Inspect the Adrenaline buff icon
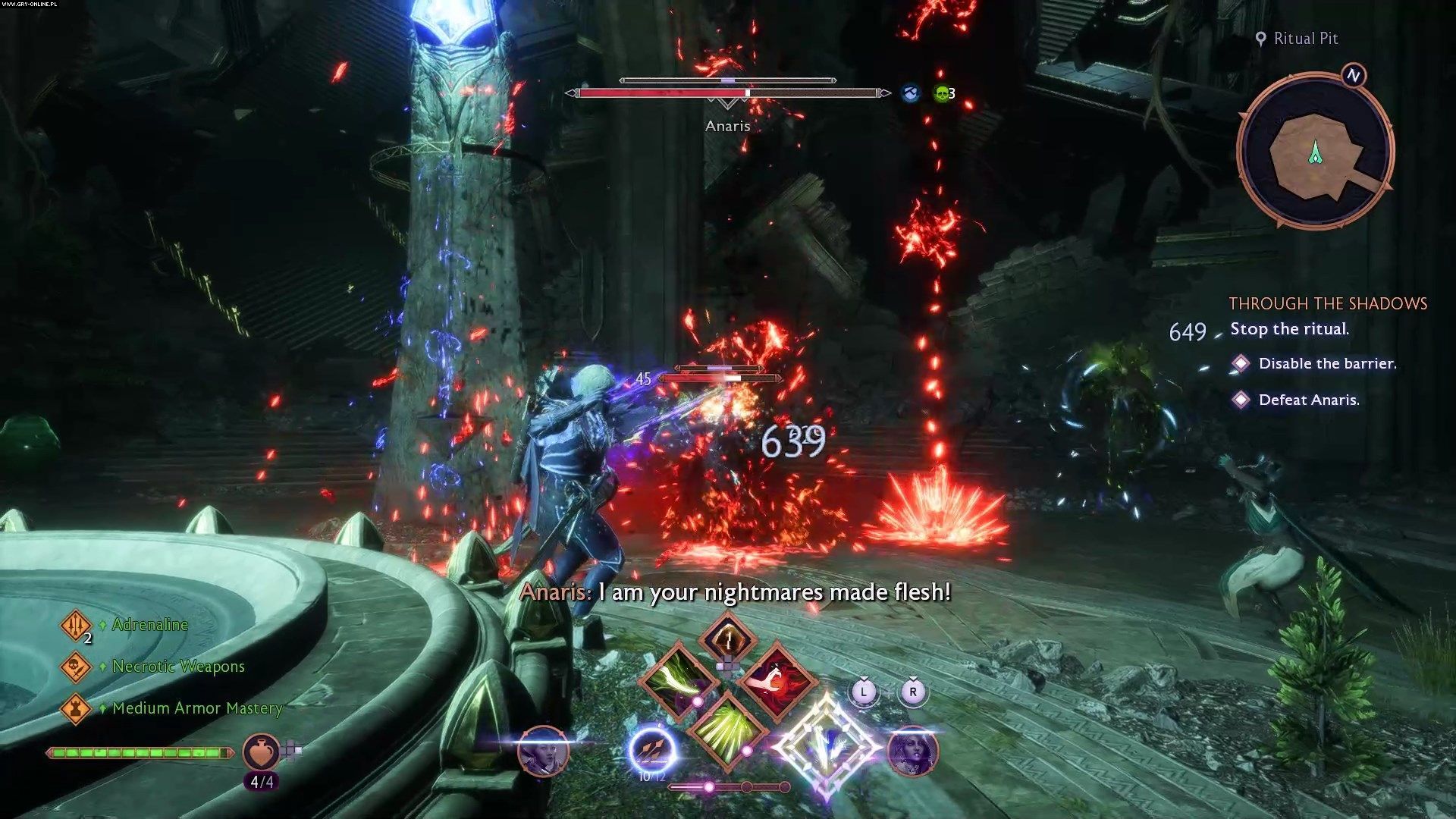1456x819 pixels. coord(76,626)
